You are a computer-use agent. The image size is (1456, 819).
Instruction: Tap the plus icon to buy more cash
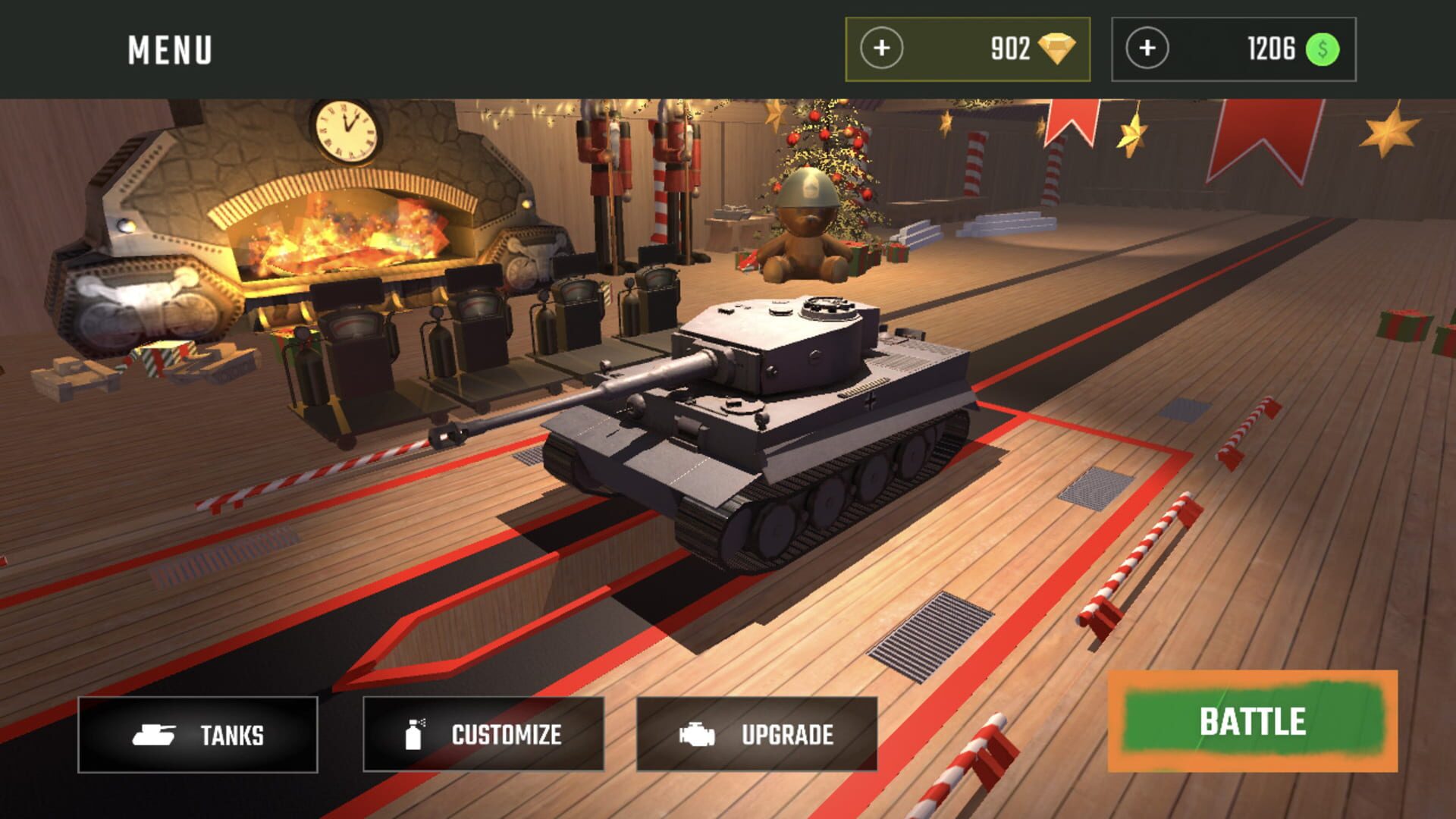[1147, 49]
